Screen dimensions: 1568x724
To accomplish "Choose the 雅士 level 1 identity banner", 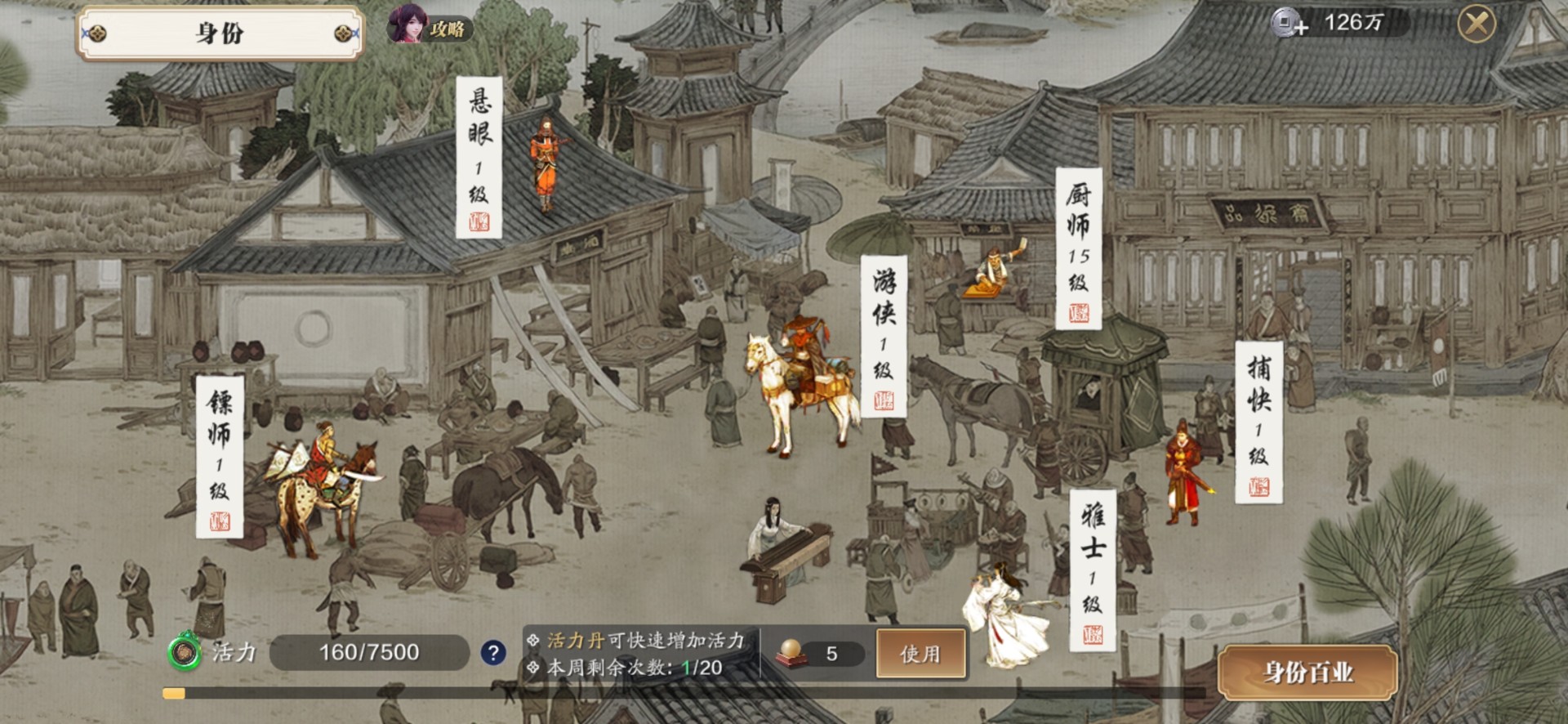I will (x=1092, y=570).
